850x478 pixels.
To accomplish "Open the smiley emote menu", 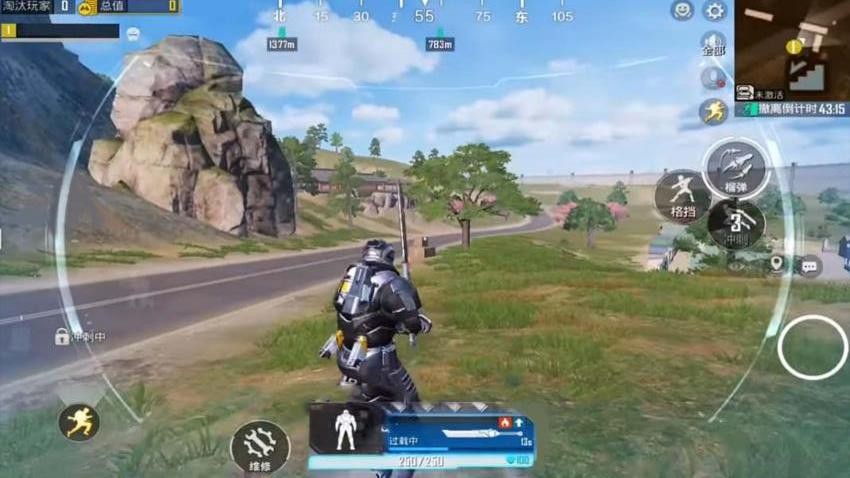I will pyautogui.click(x=682, y=11).
